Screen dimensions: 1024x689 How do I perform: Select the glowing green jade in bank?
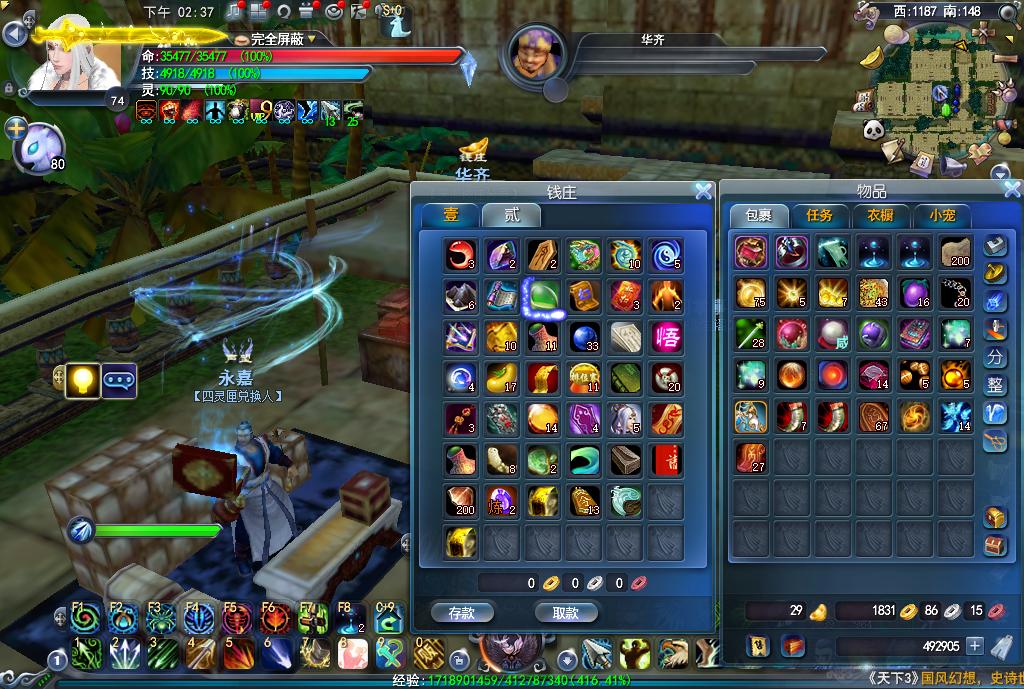(544, 296)
